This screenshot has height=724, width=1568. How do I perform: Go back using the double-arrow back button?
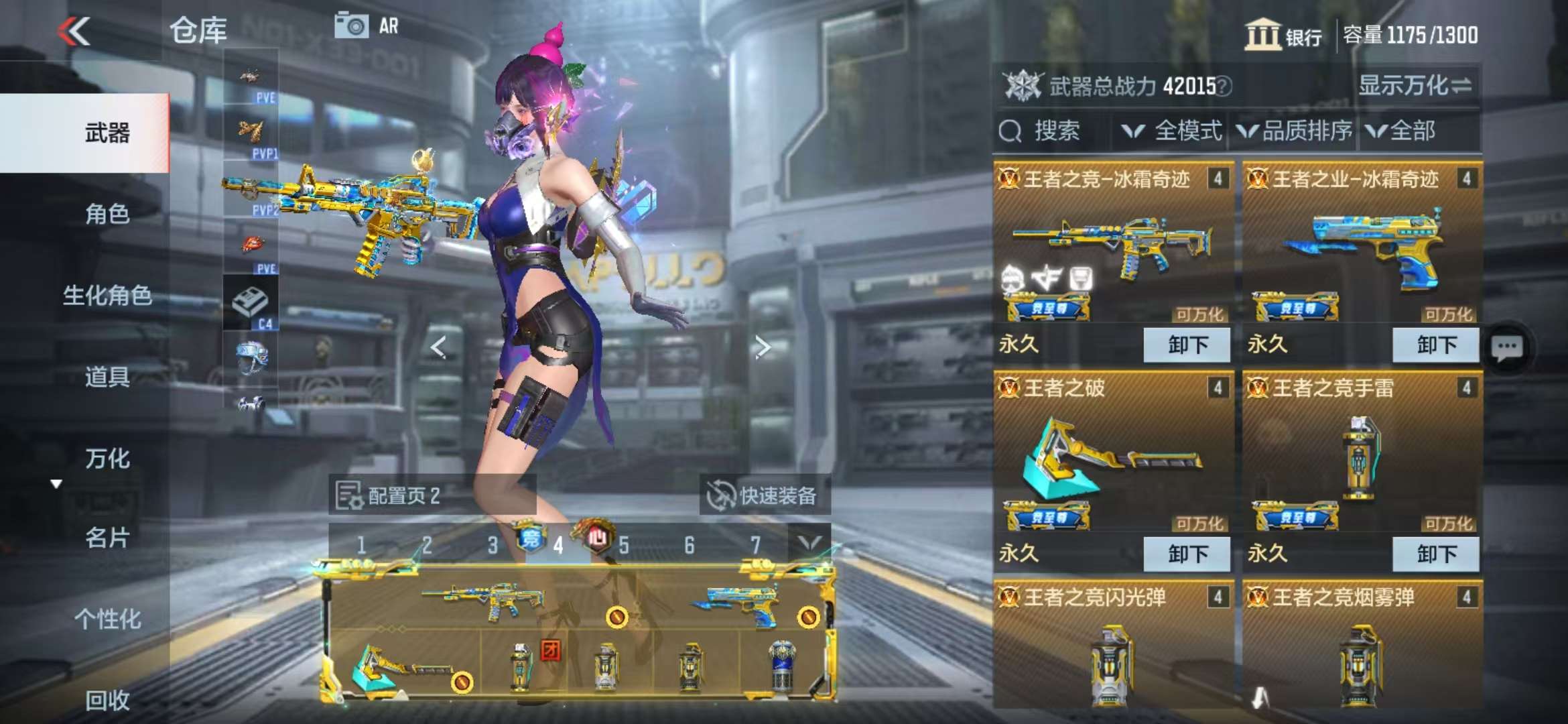tap(74, 31)
